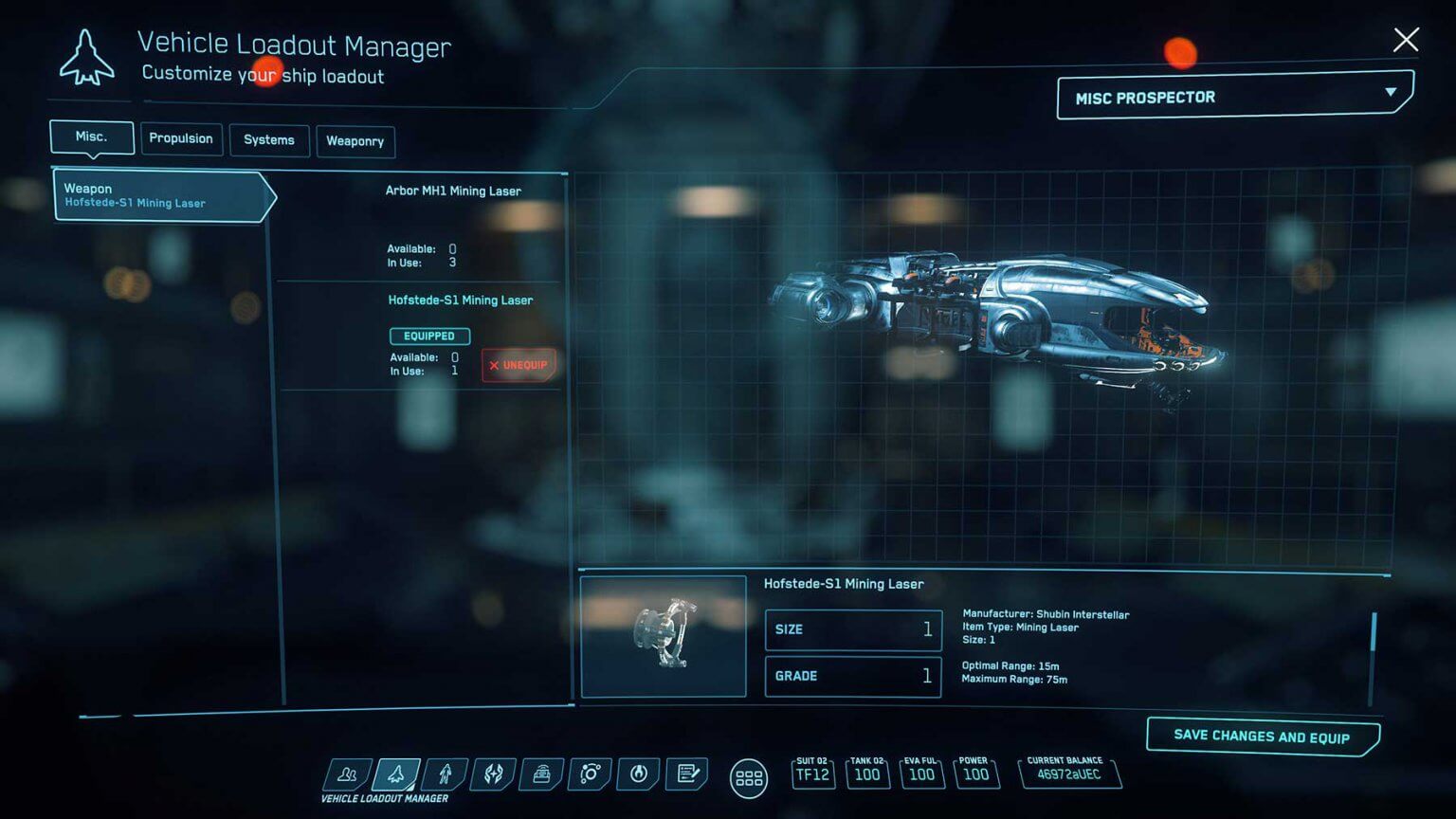
Task: Click the power wrench icon in toolbar
Action: tap(637, 776)
